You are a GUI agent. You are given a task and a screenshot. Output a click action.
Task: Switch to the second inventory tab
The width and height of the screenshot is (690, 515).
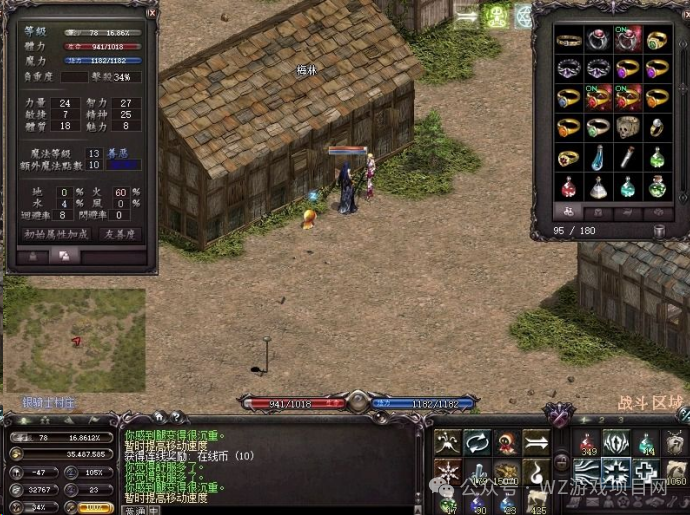[599, 212]
